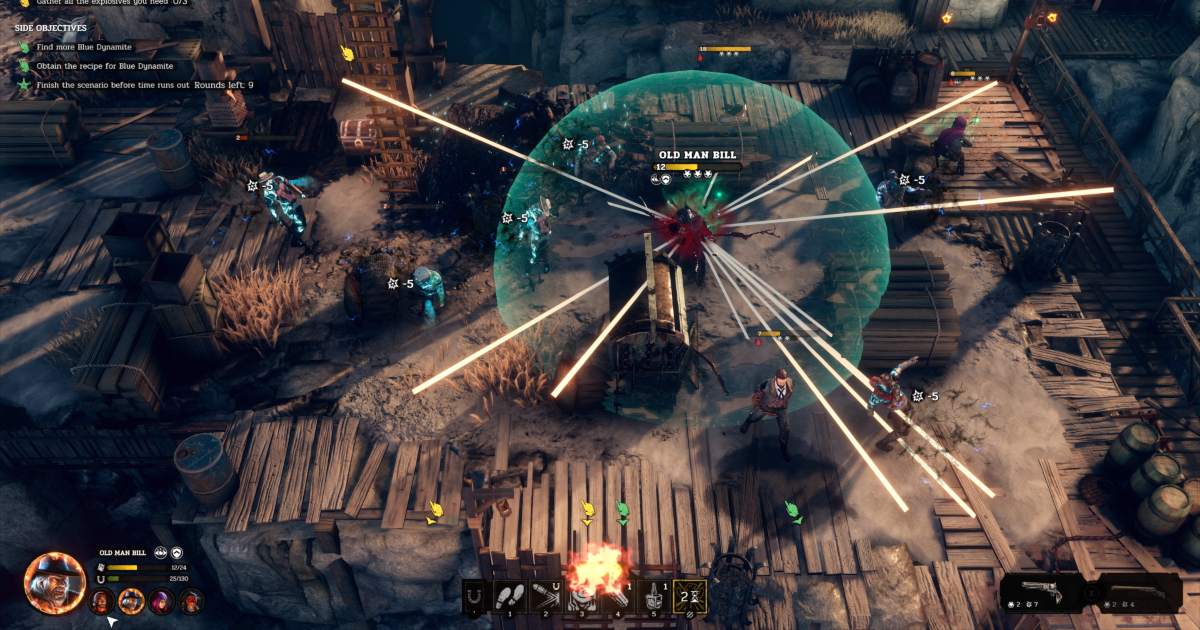Activate the ricochet bullet ability

tap(547, 596)
